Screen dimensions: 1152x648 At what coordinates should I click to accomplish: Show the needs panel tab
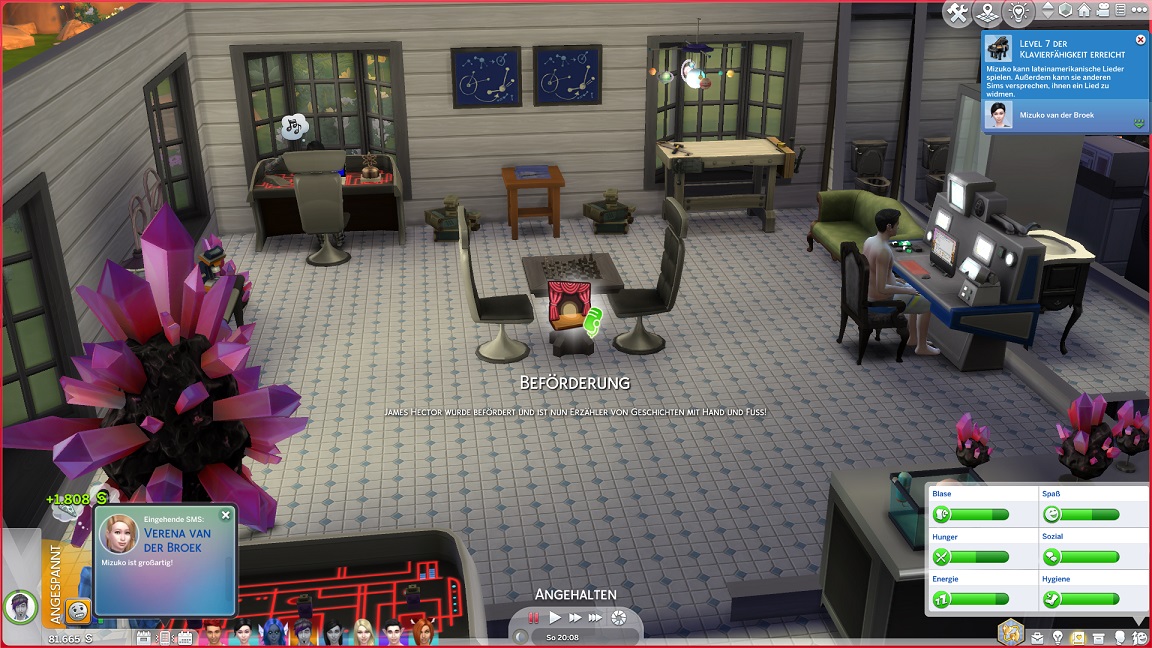1140,637
